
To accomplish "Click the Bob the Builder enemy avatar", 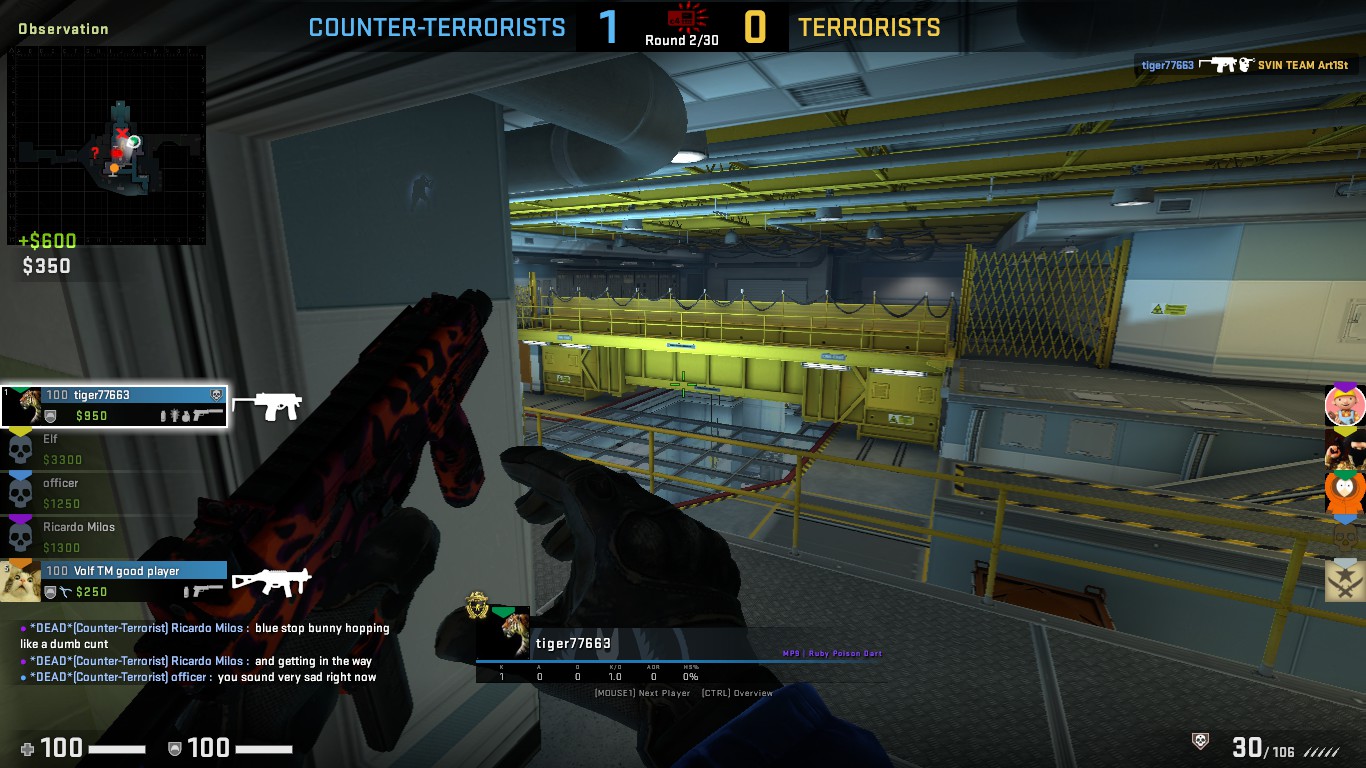I will tap(1344, 405).
